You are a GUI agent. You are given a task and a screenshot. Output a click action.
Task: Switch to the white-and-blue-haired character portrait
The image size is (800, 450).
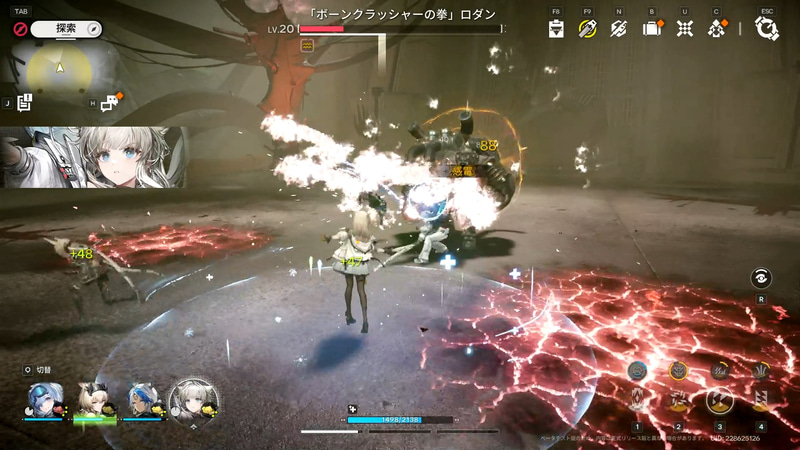142,398
